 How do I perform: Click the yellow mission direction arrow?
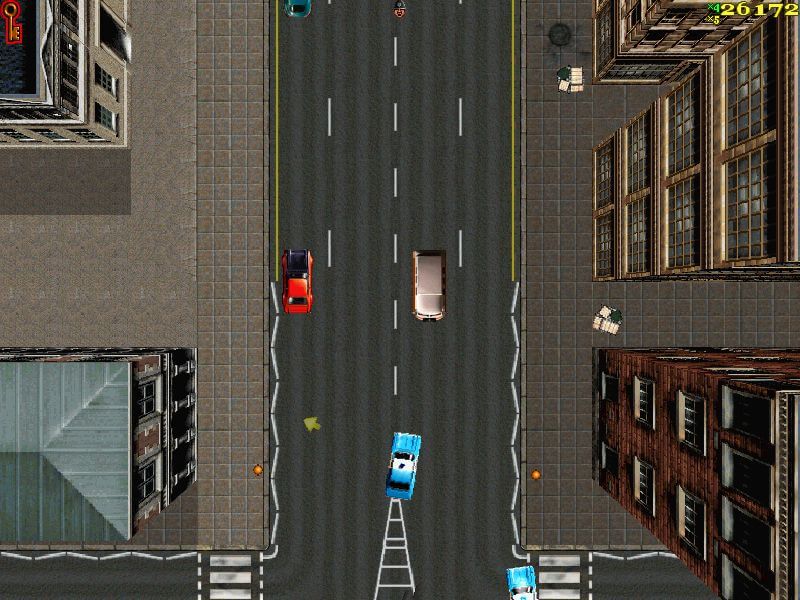(x=312, y=424)
